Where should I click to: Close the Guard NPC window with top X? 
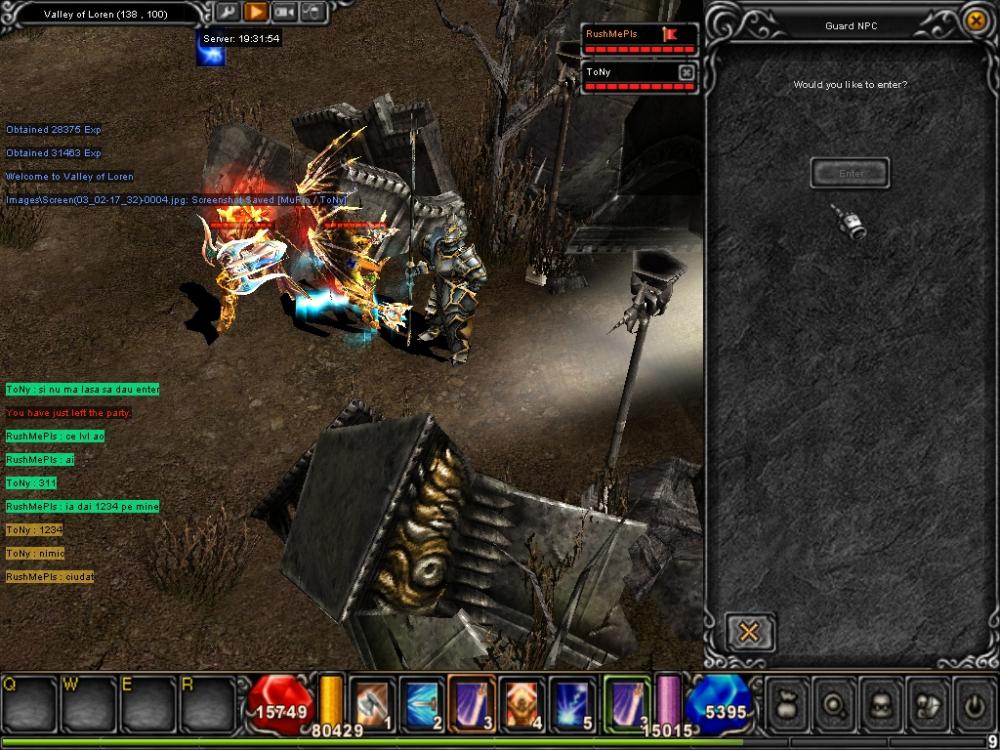pos(976,20)
